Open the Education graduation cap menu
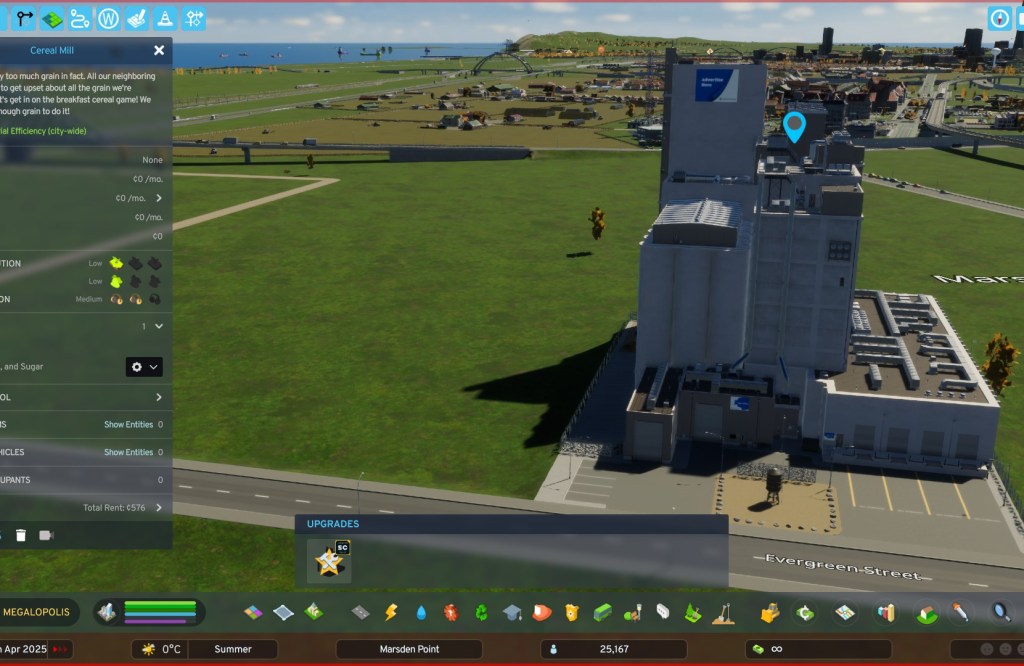Screen dimensions: 1024x666 (512, 612)
